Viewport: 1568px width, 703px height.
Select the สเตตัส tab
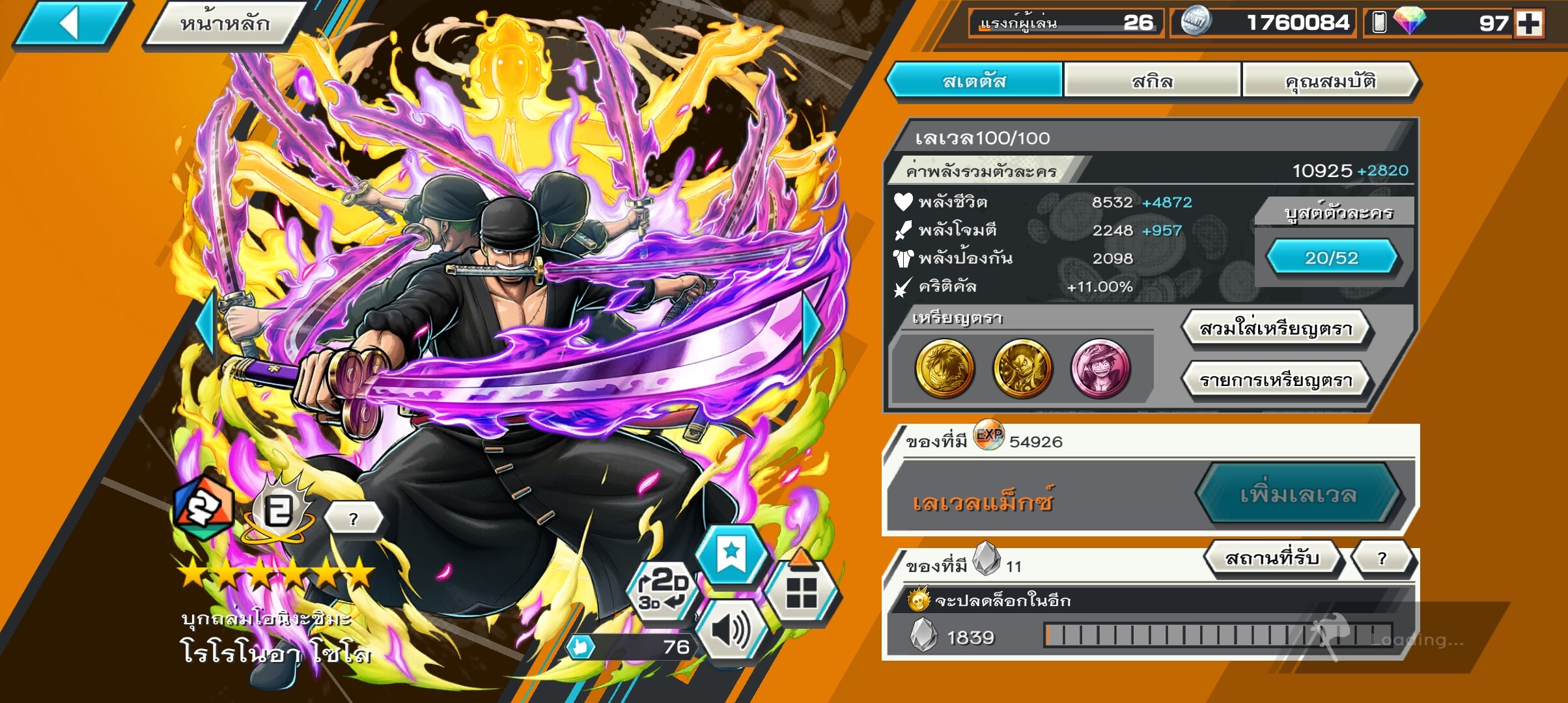click(975, 81)
